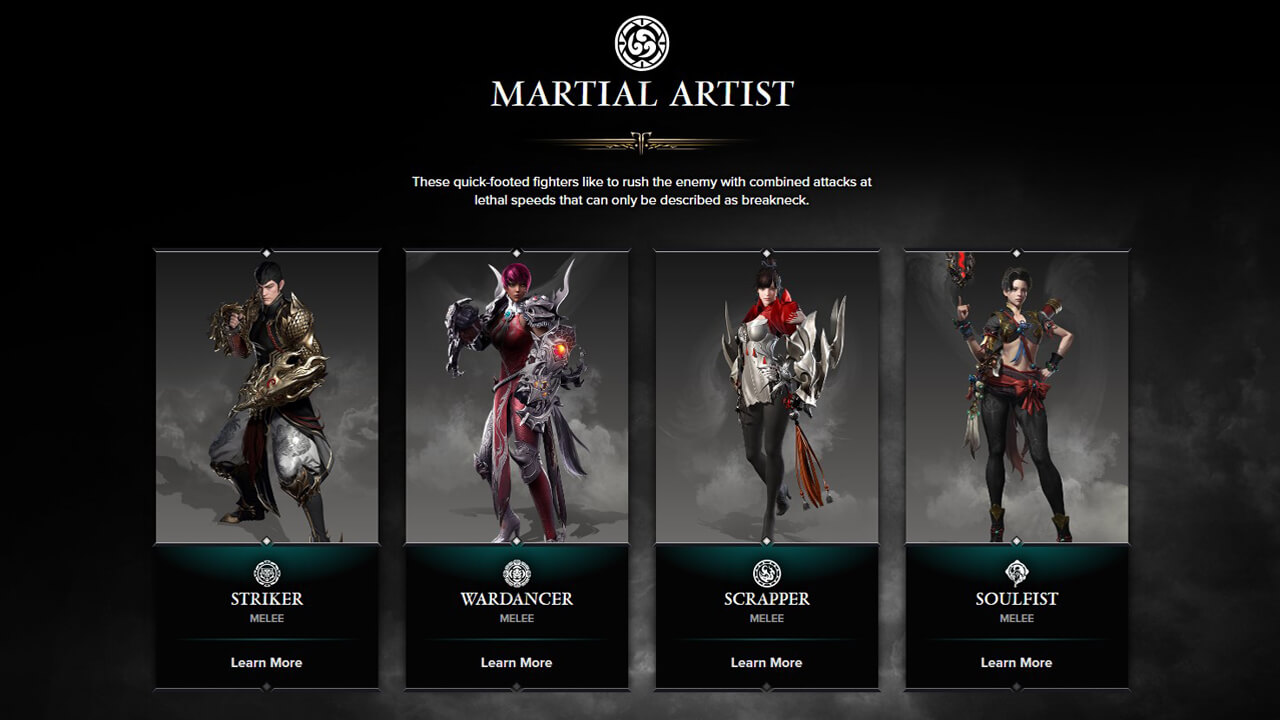Open Learn More for Scrapper

pos(766,662)
